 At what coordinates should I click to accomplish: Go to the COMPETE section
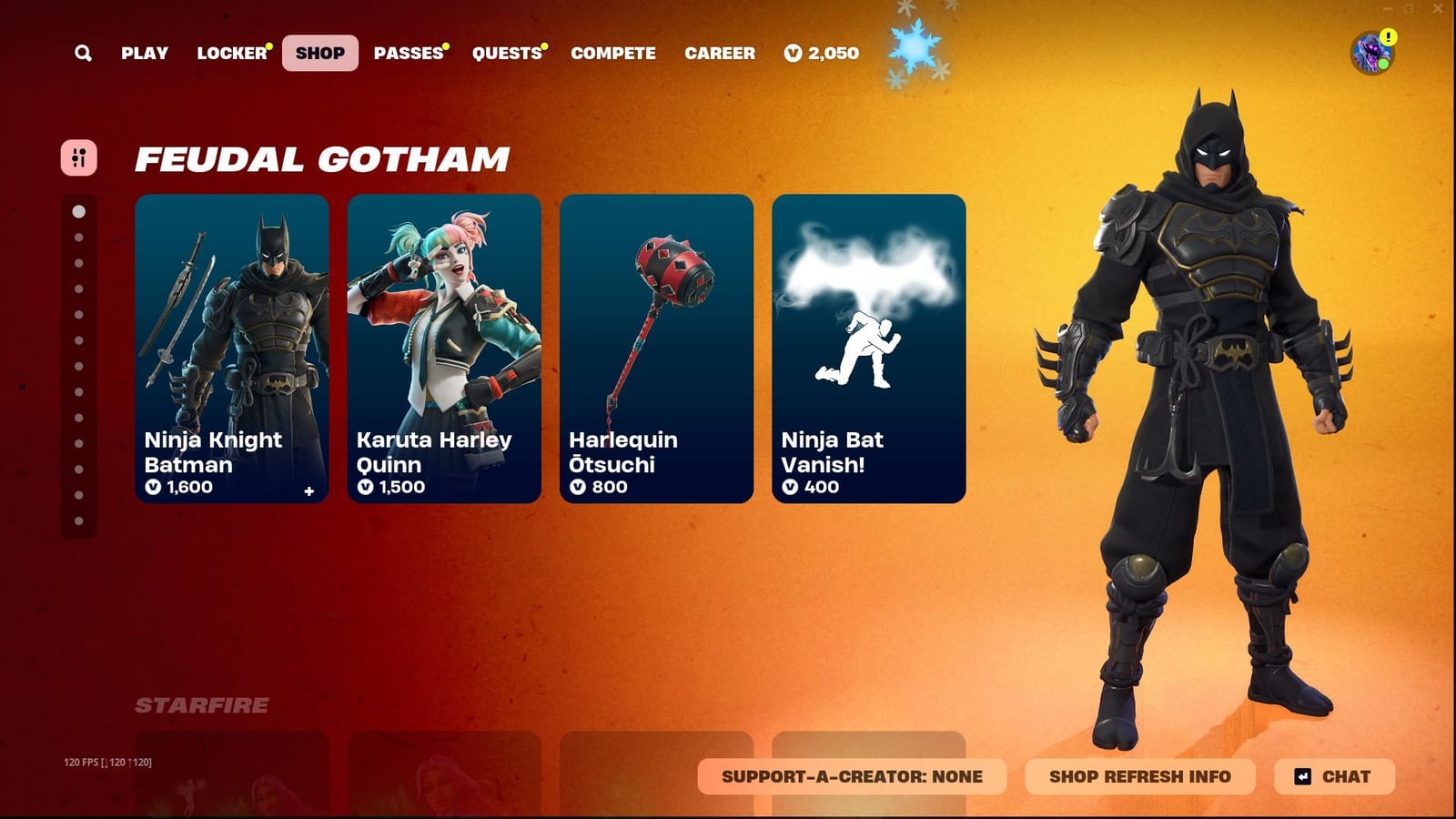click(612, 53)
